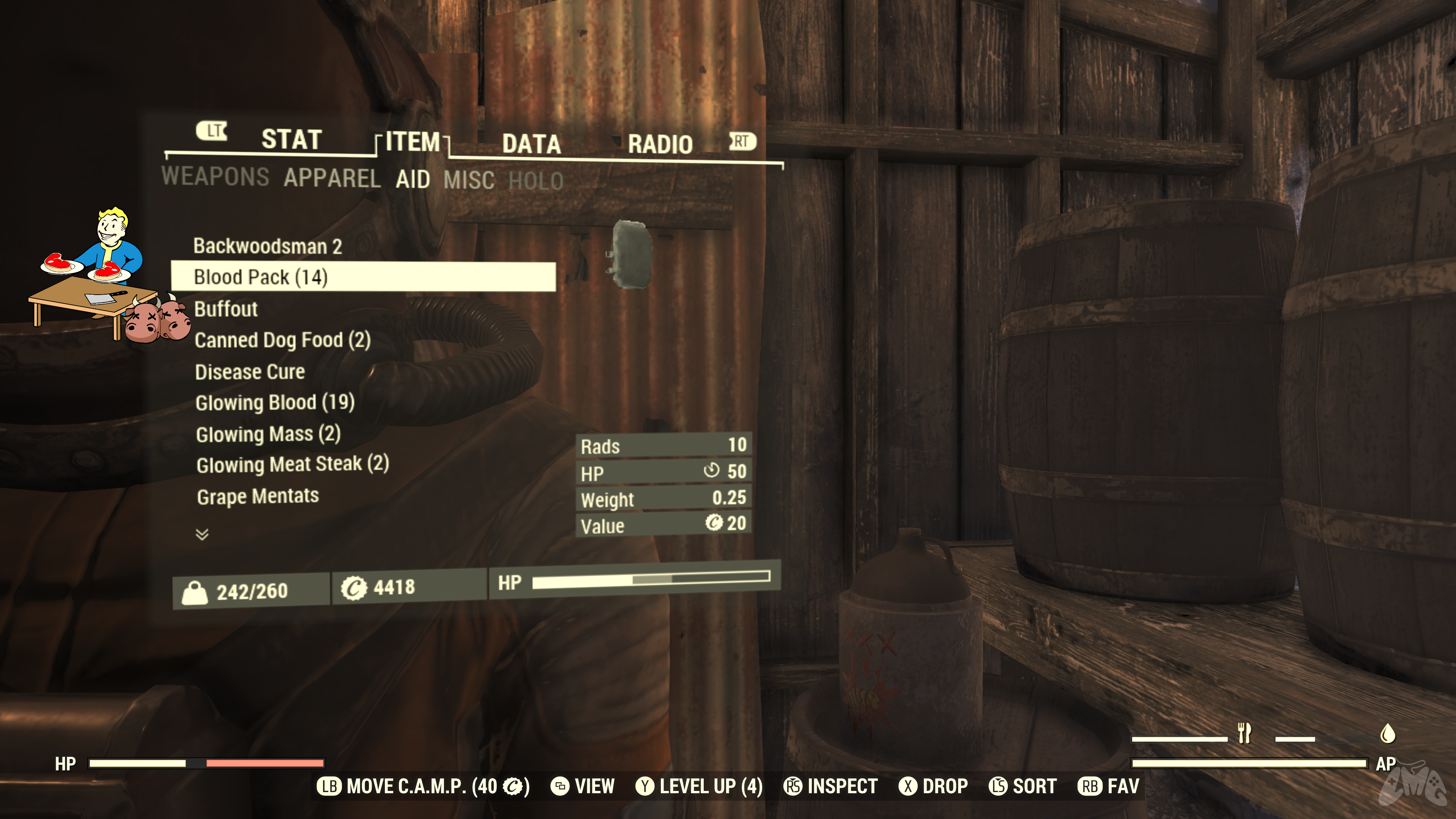Pick Grape Mentats from the list
This screenshot has width=1456, height=819.
[x=257, y=496]
